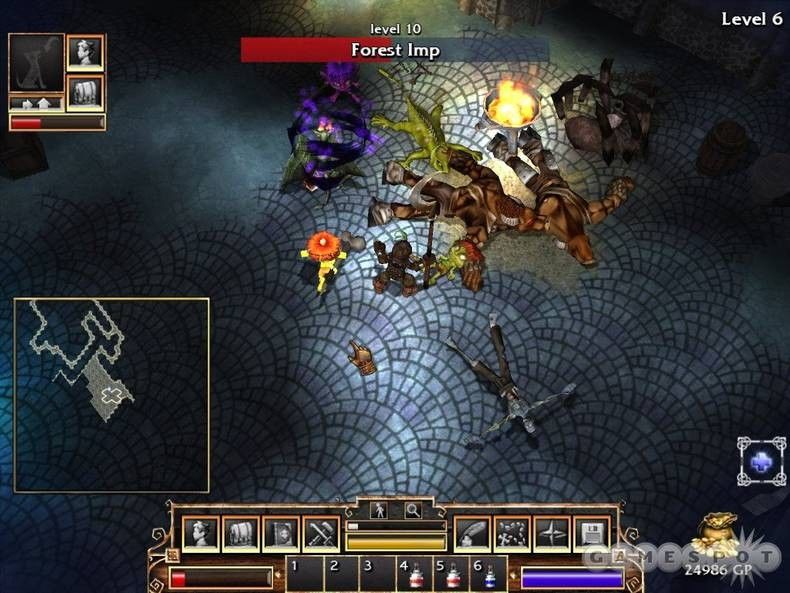Click the glowing blue cross level-up icon

[x=762, y=461]
